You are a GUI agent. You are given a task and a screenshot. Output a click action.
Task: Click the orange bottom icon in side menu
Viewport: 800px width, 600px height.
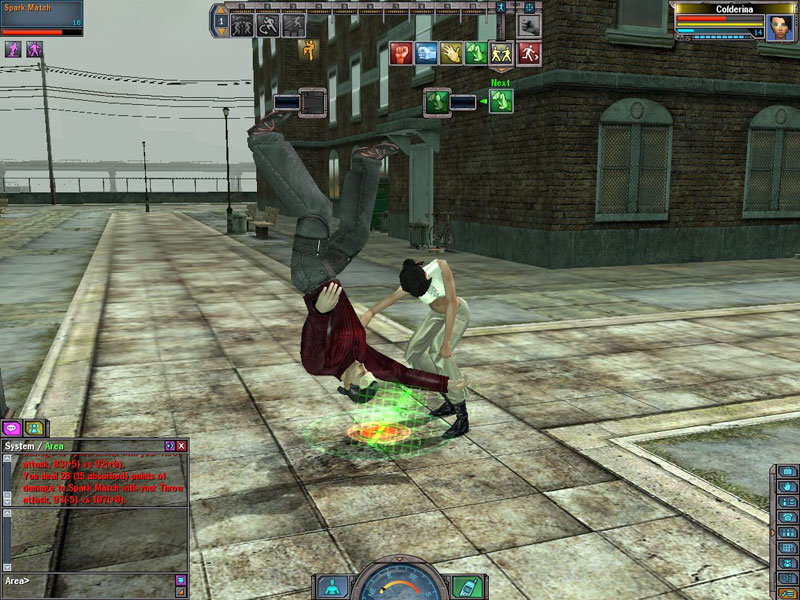coord(787,591)
